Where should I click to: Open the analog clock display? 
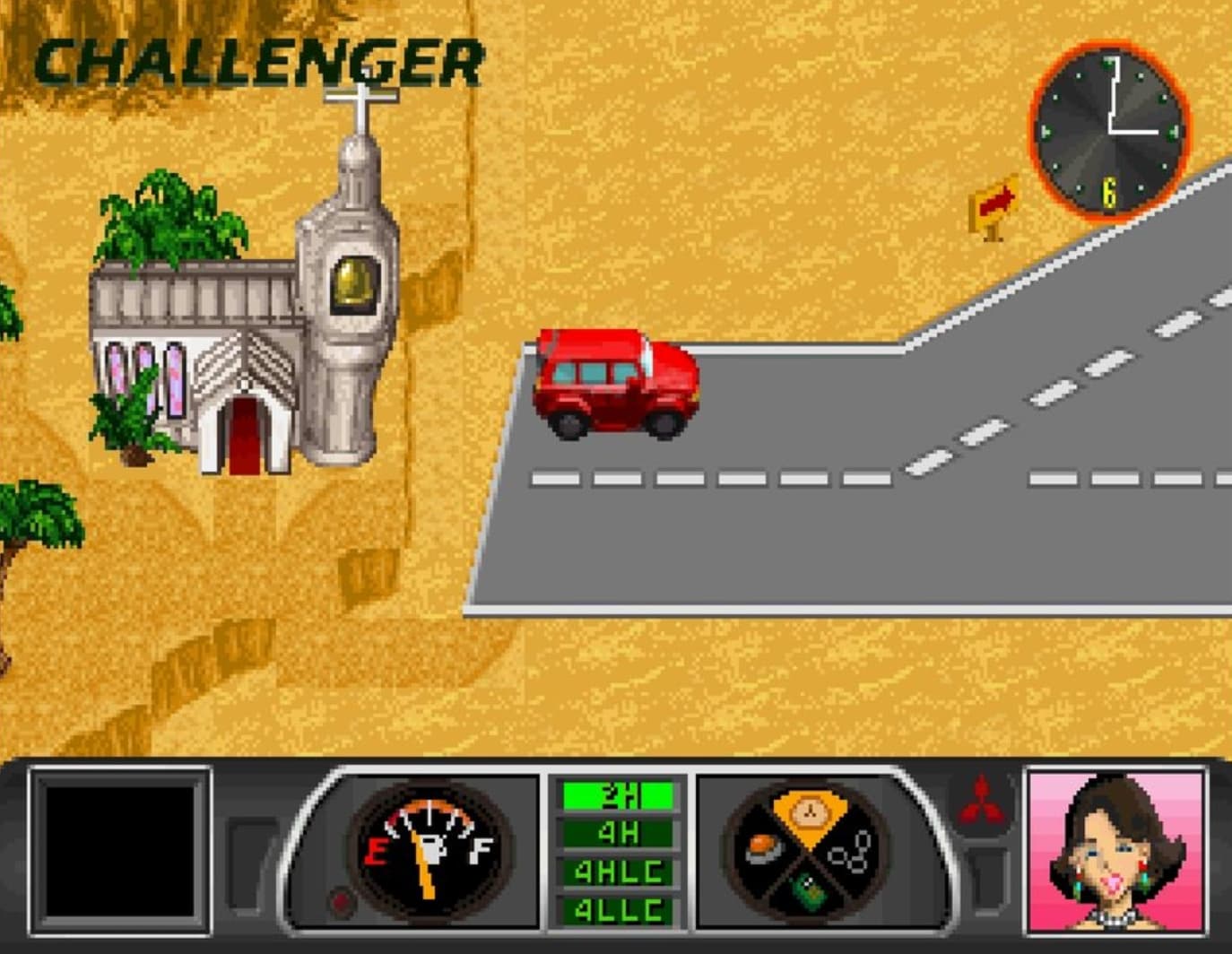[1109, 130]
